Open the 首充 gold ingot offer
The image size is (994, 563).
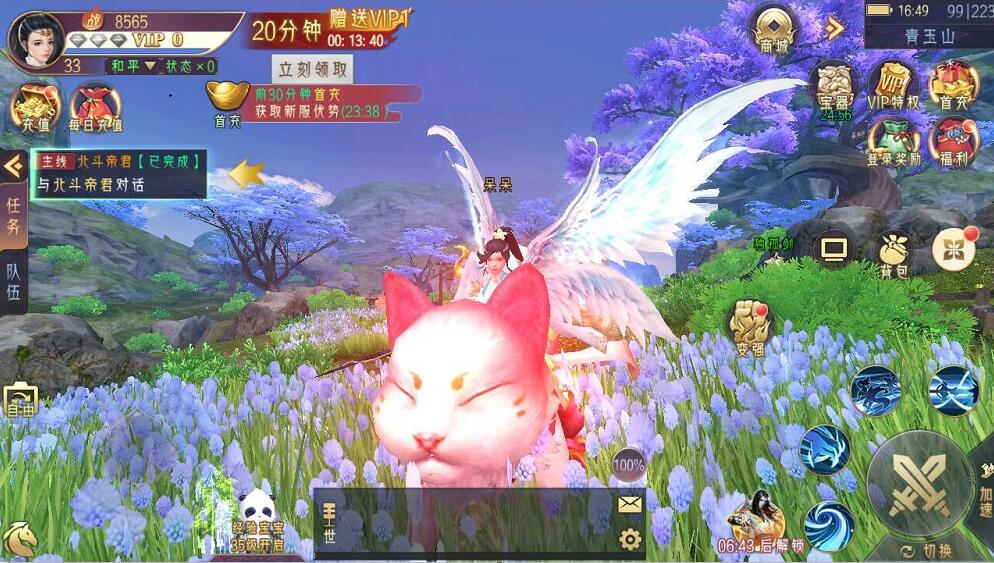(x=228, y=103)
